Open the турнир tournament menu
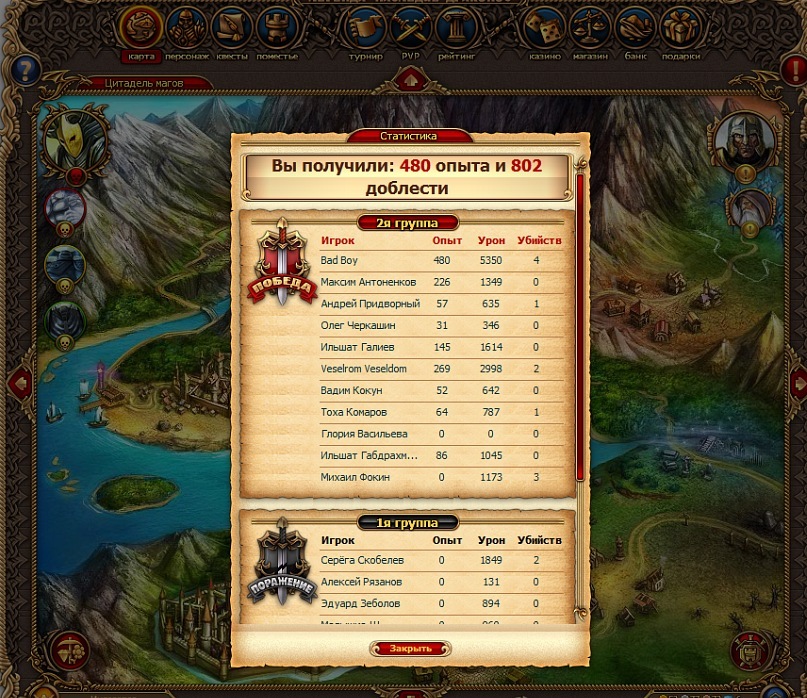 point(365,30)
